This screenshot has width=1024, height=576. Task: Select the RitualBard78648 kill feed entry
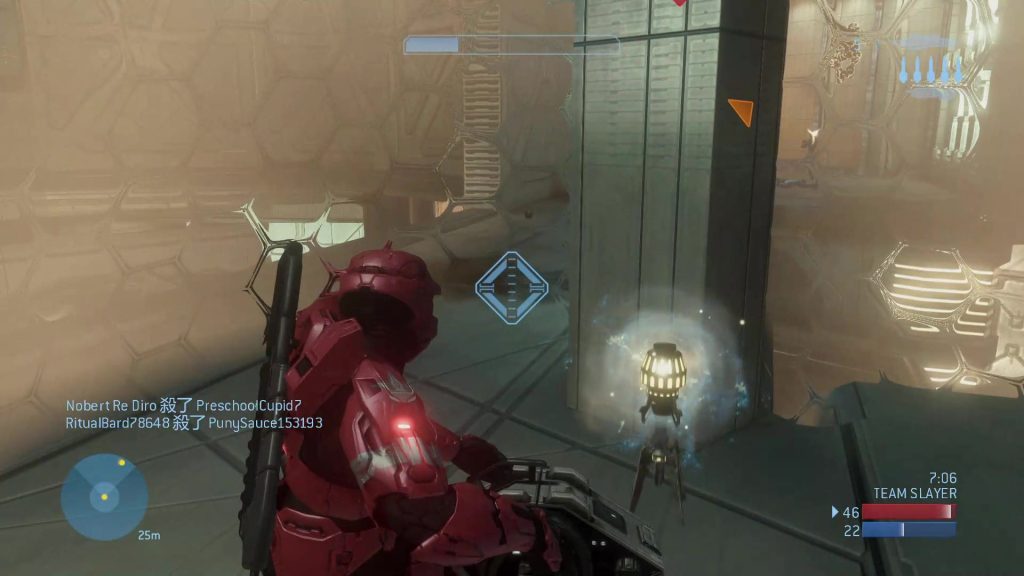[x=194, y=423]
